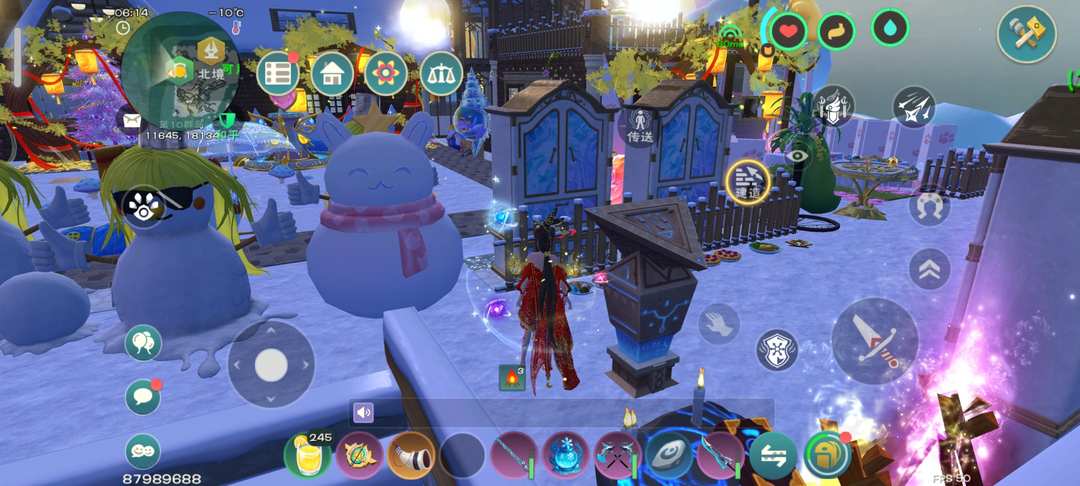Activate the 建造 build button
The width and height of the screenshot is (1080, 486).
747,181
